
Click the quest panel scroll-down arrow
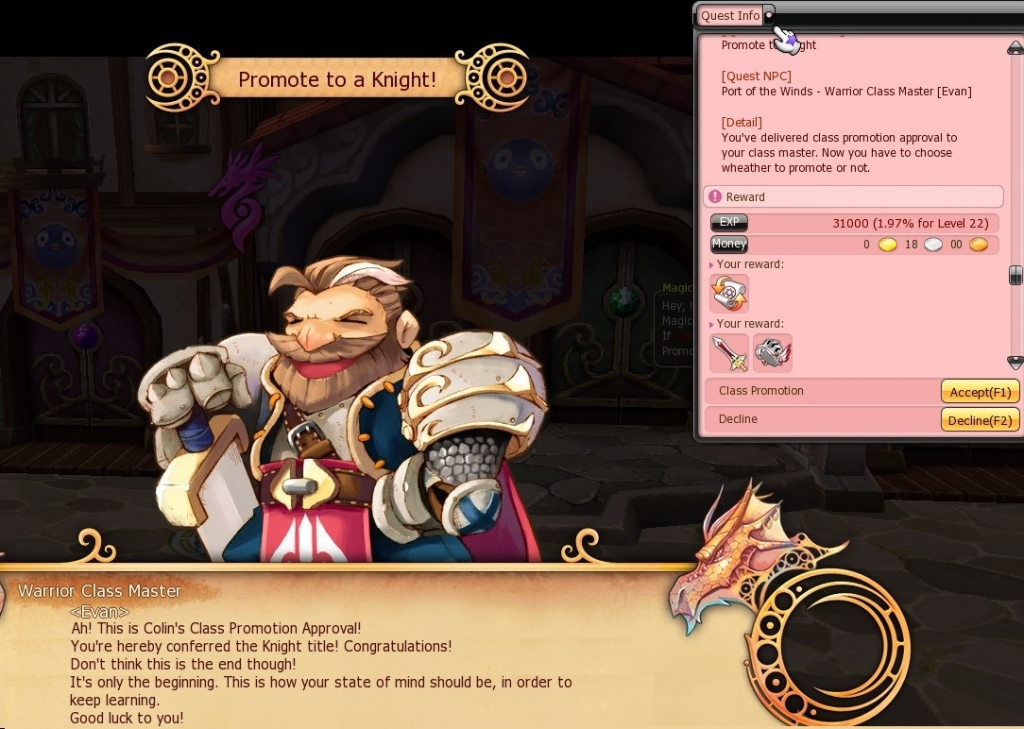(x=1015, y=361)
